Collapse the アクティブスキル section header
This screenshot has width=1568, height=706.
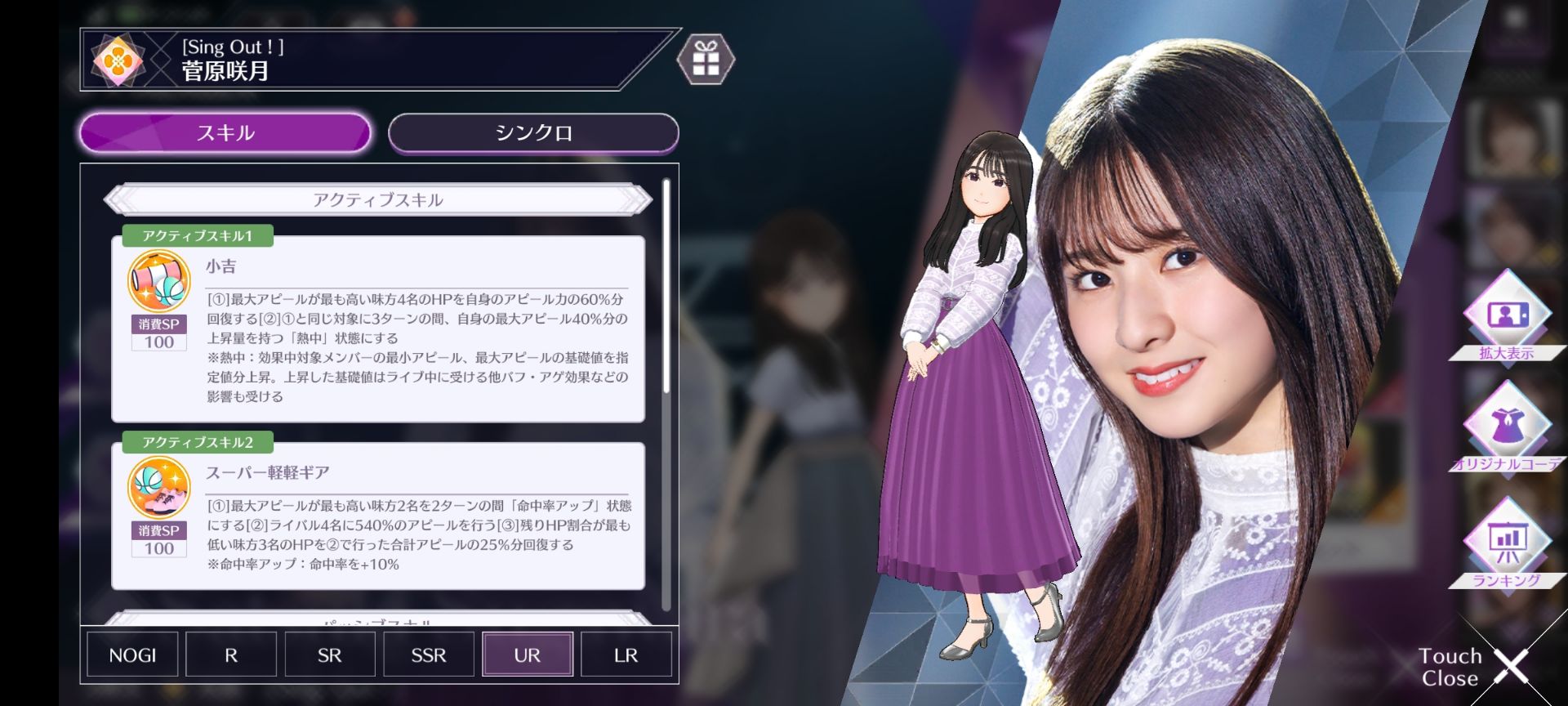pyautogui.click(x=380, y=199)
